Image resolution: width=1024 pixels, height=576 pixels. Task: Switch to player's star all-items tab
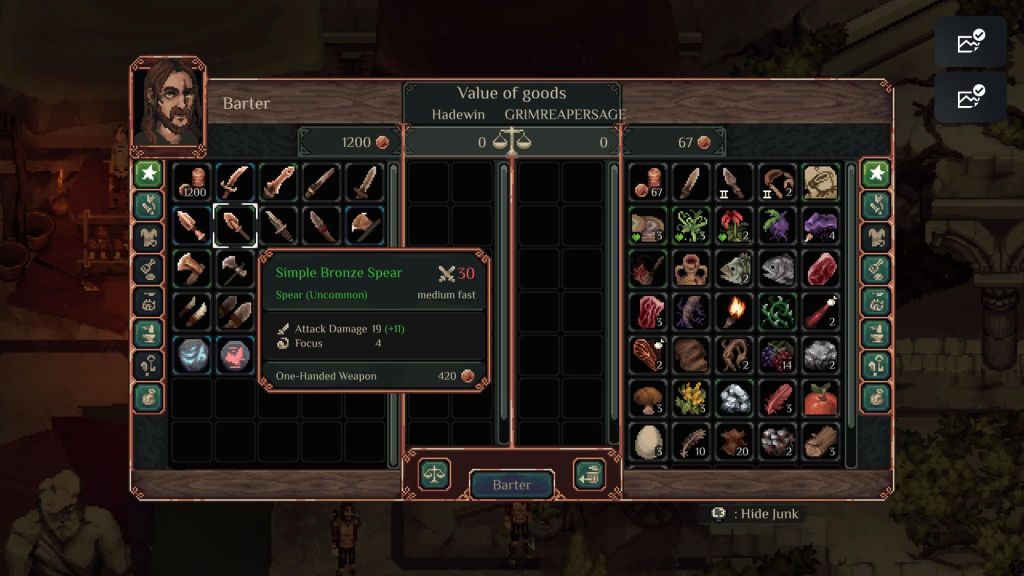point(877,173)
